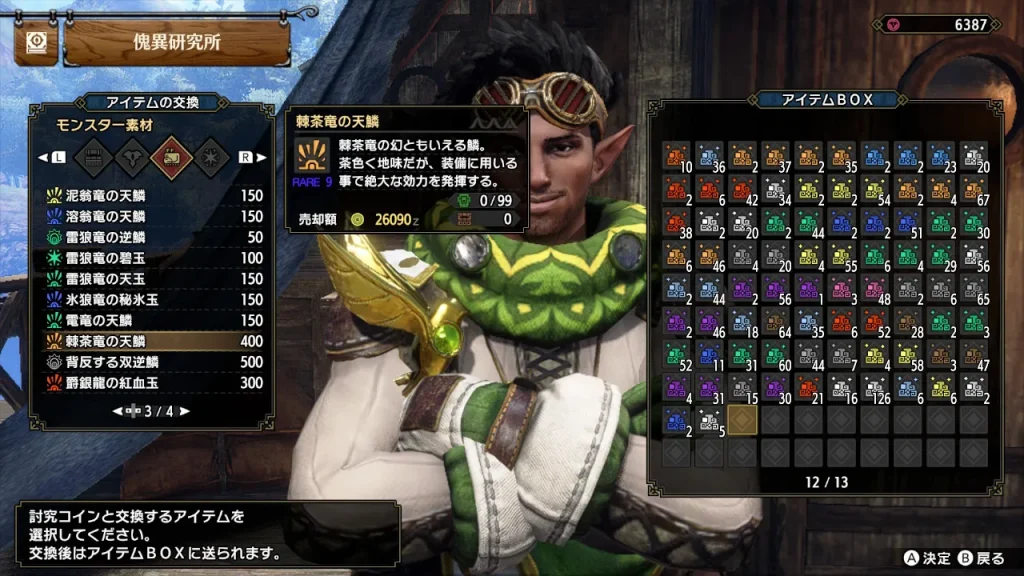Select the item box slot holding 126

coord(876,389)
